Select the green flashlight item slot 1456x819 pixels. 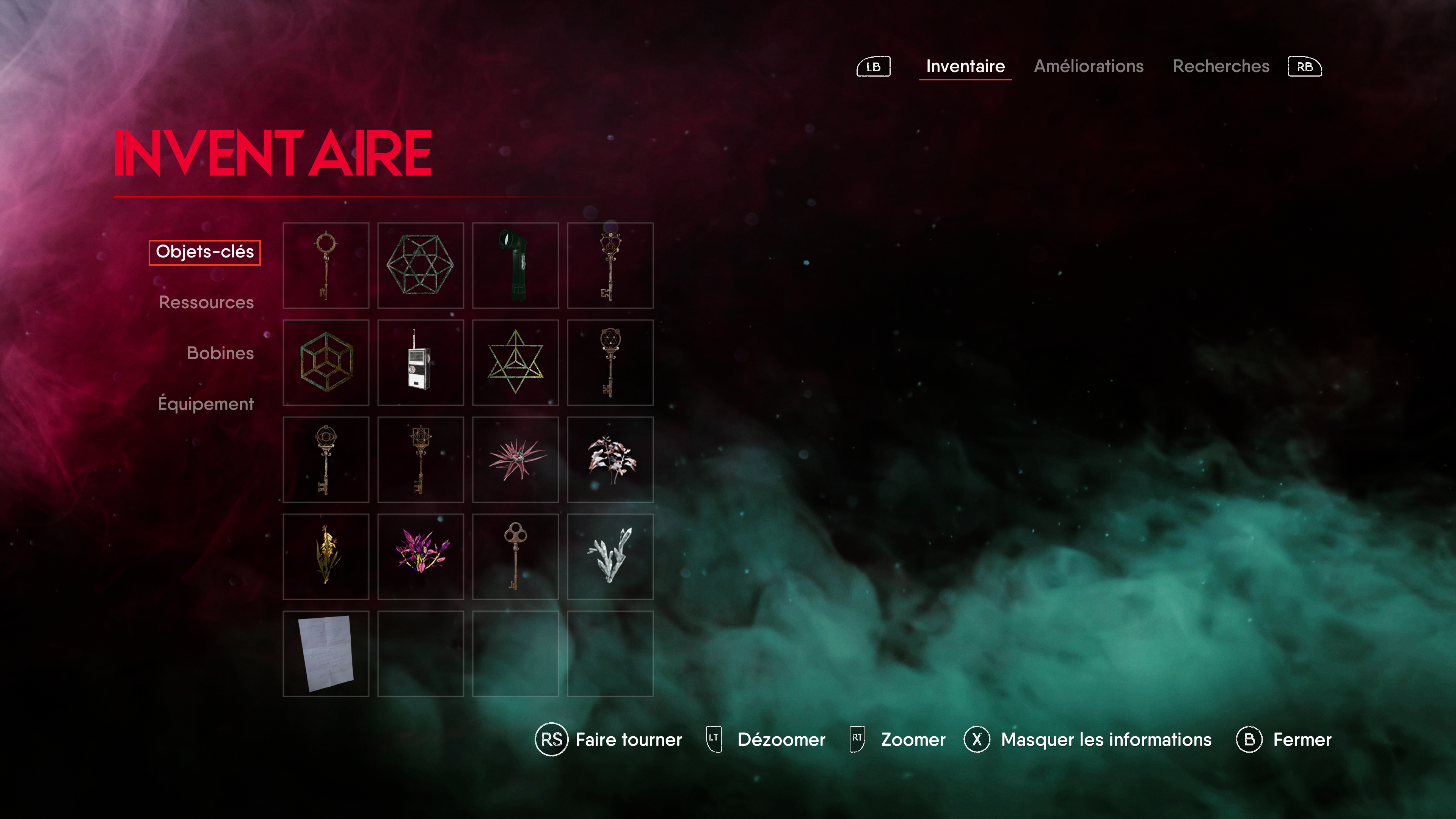click(x=515, y=265)
